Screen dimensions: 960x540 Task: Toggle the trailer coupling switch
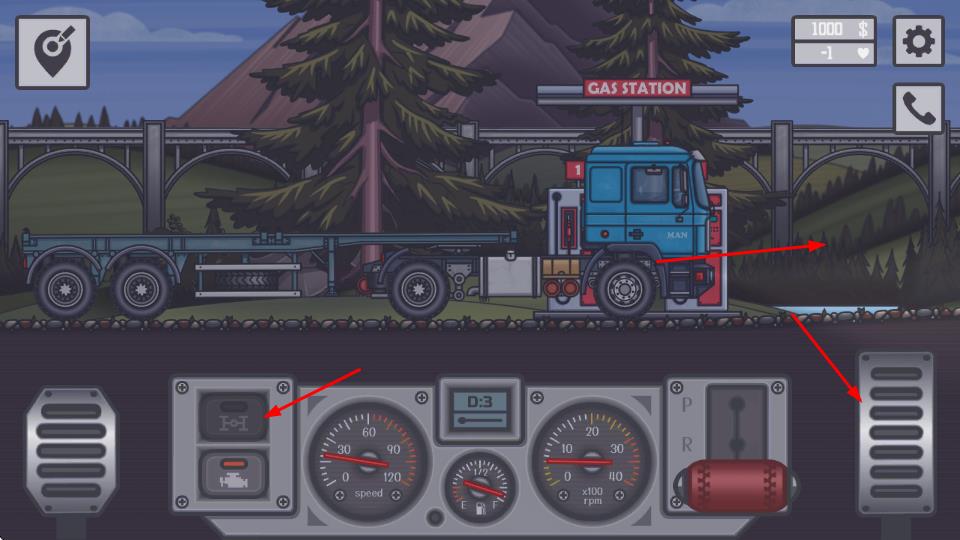(233, 417)
